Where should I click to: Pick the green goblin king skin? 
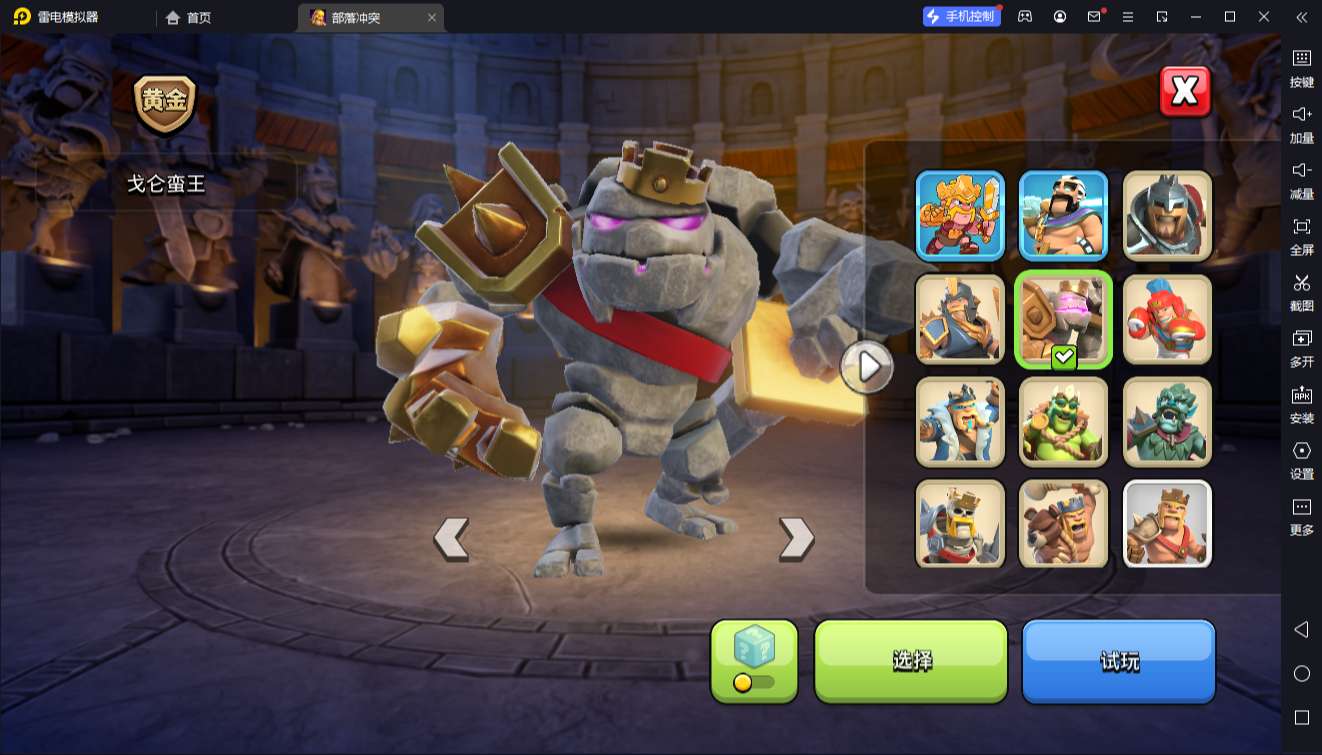pos(1063,422)
